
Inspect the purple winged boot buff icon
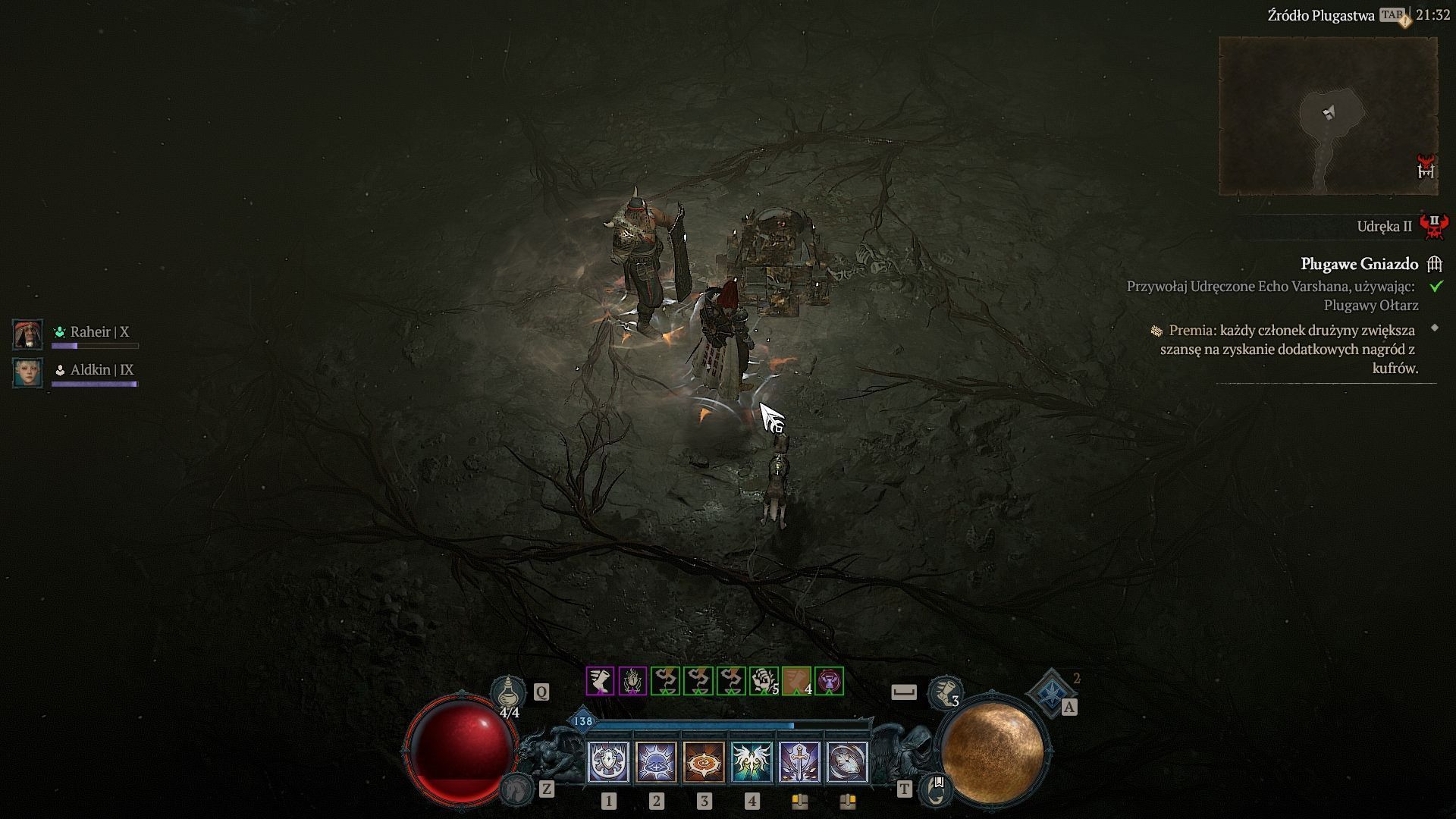click(x=600, y=681)
